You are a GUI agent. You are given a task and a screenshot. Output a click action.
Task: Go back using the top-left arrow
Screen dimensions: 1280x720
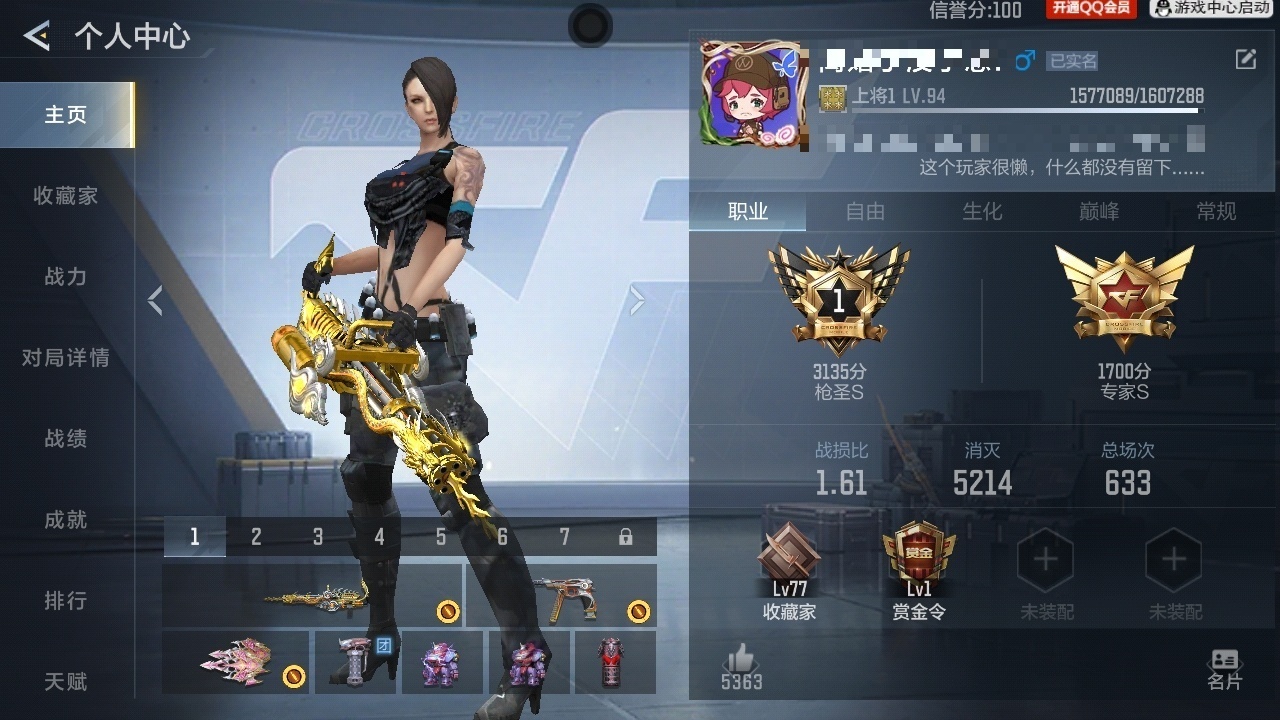tap(37, 37)
